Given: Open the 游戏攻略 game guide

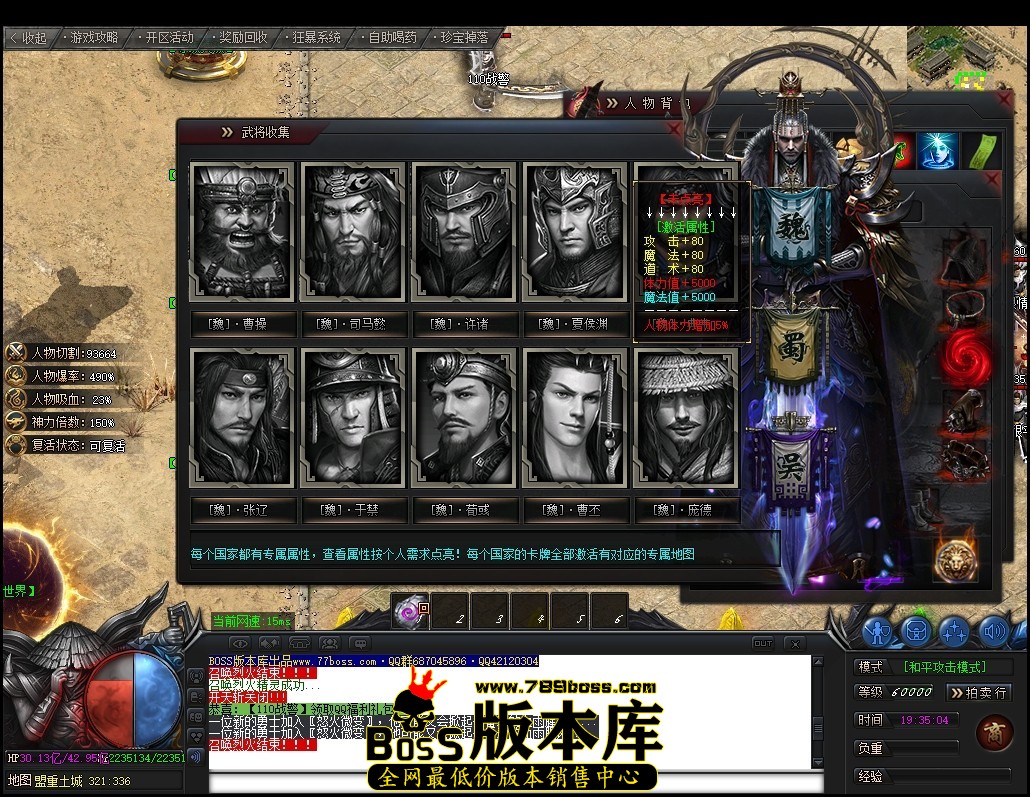Looking at the screenshot, I should (x=95, y=38).
